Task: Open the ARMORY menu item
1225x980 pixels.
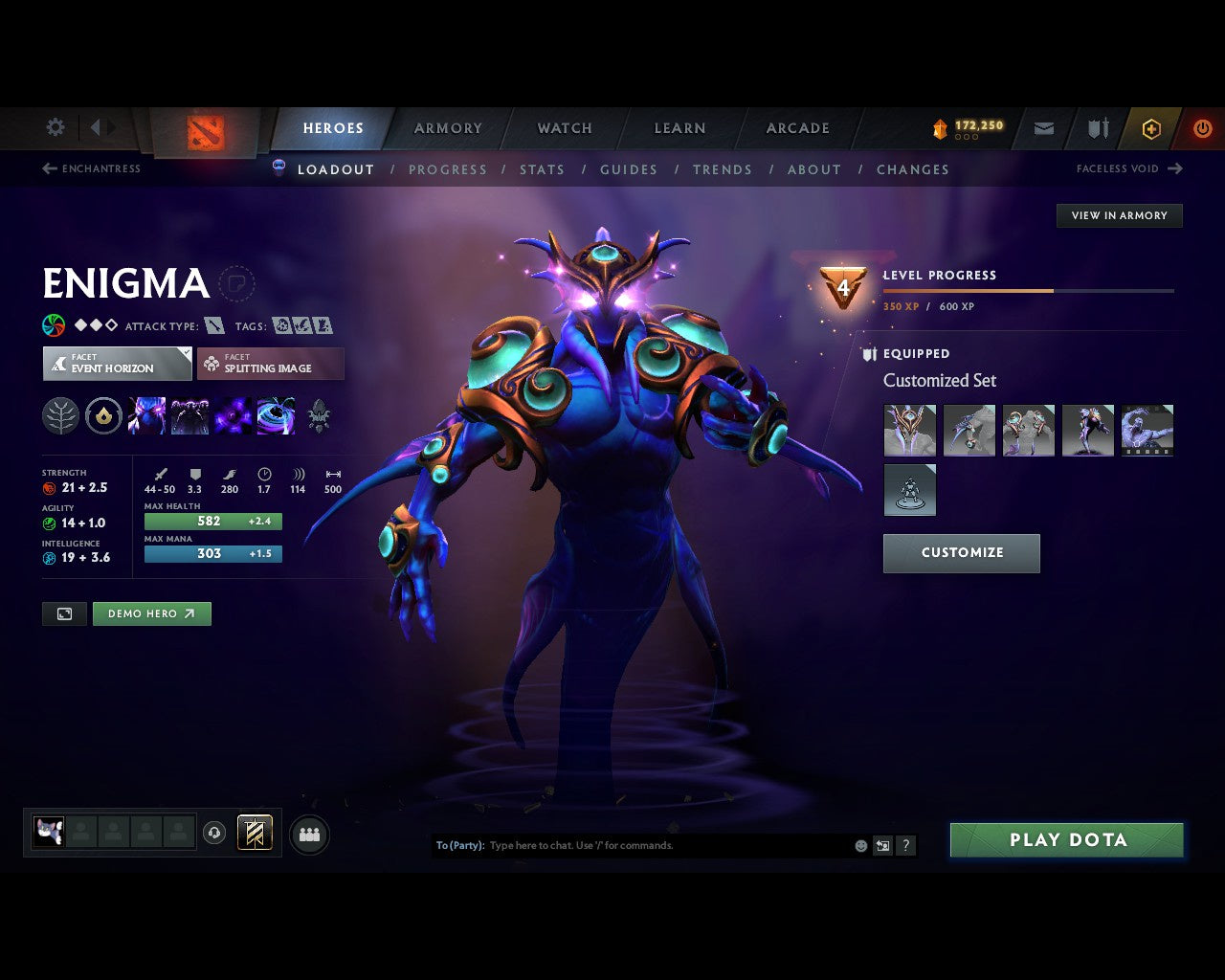Action: click(448, 127)
